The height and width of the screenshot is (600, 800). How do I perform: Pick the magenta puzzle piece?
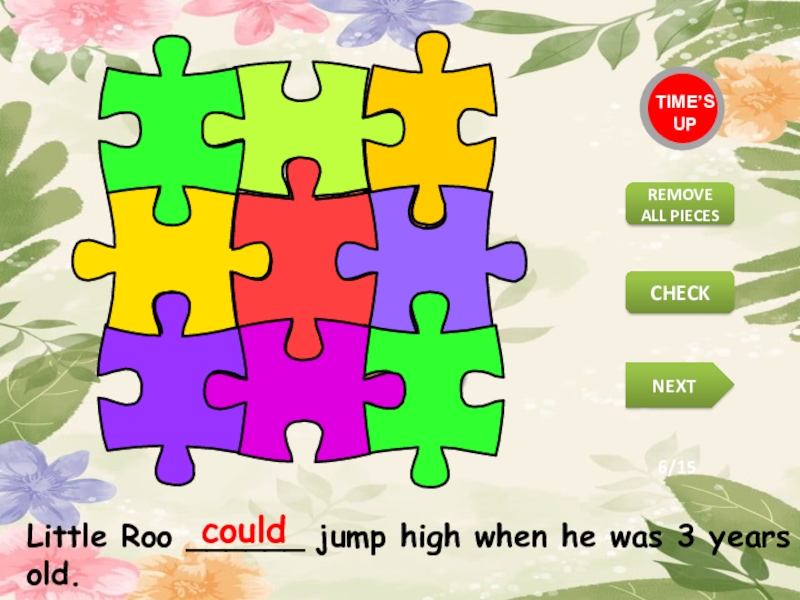click(x=303, y=393)
